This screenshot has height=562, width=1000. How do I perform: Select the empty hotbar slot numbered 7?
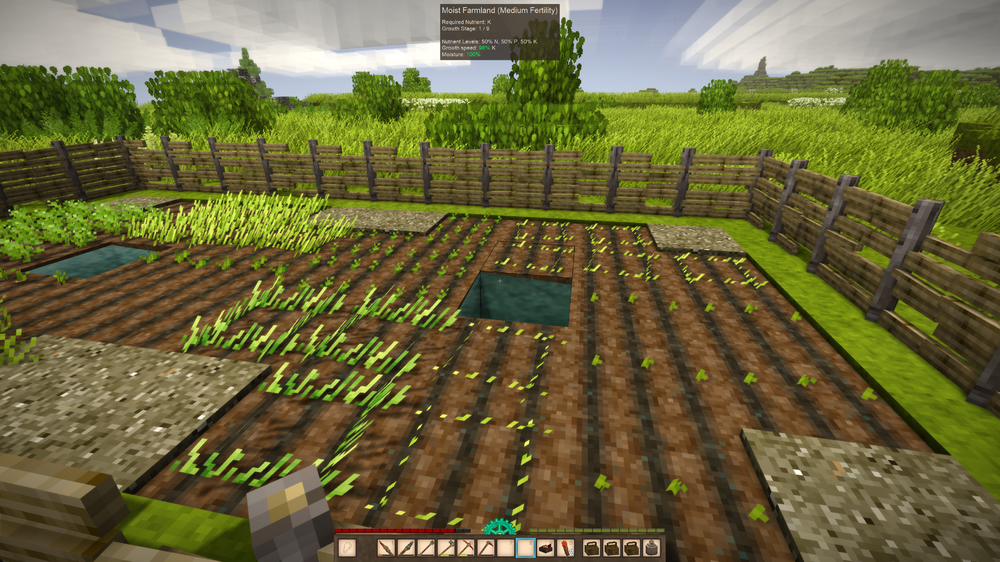[x=506, y=548]
